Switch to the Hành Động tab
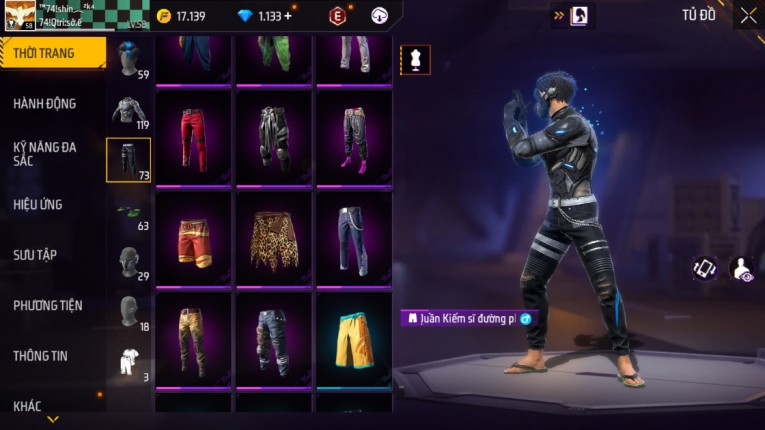765x430 pixels. tap(45, 104)
